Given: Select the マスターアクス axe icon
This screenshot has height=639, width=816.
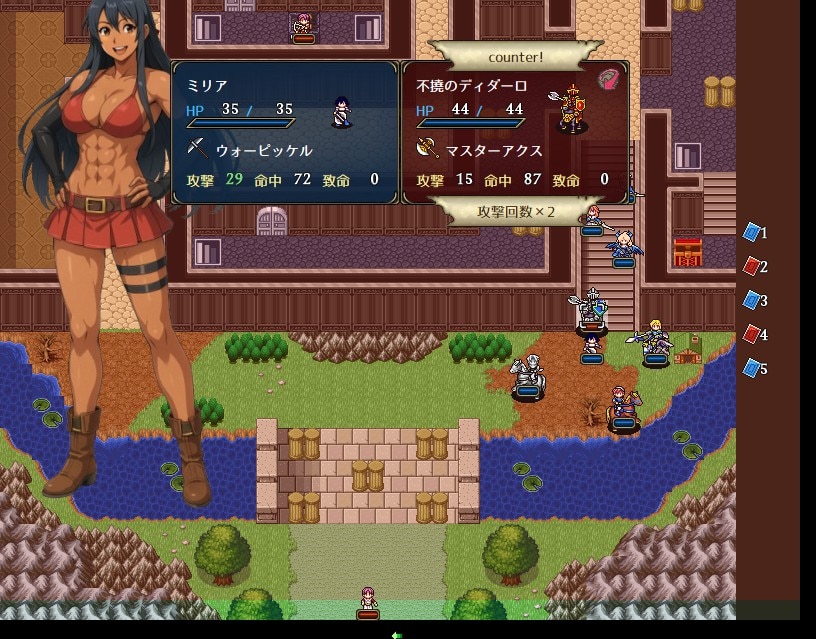Looking at the screenshot, I should 427,150.
